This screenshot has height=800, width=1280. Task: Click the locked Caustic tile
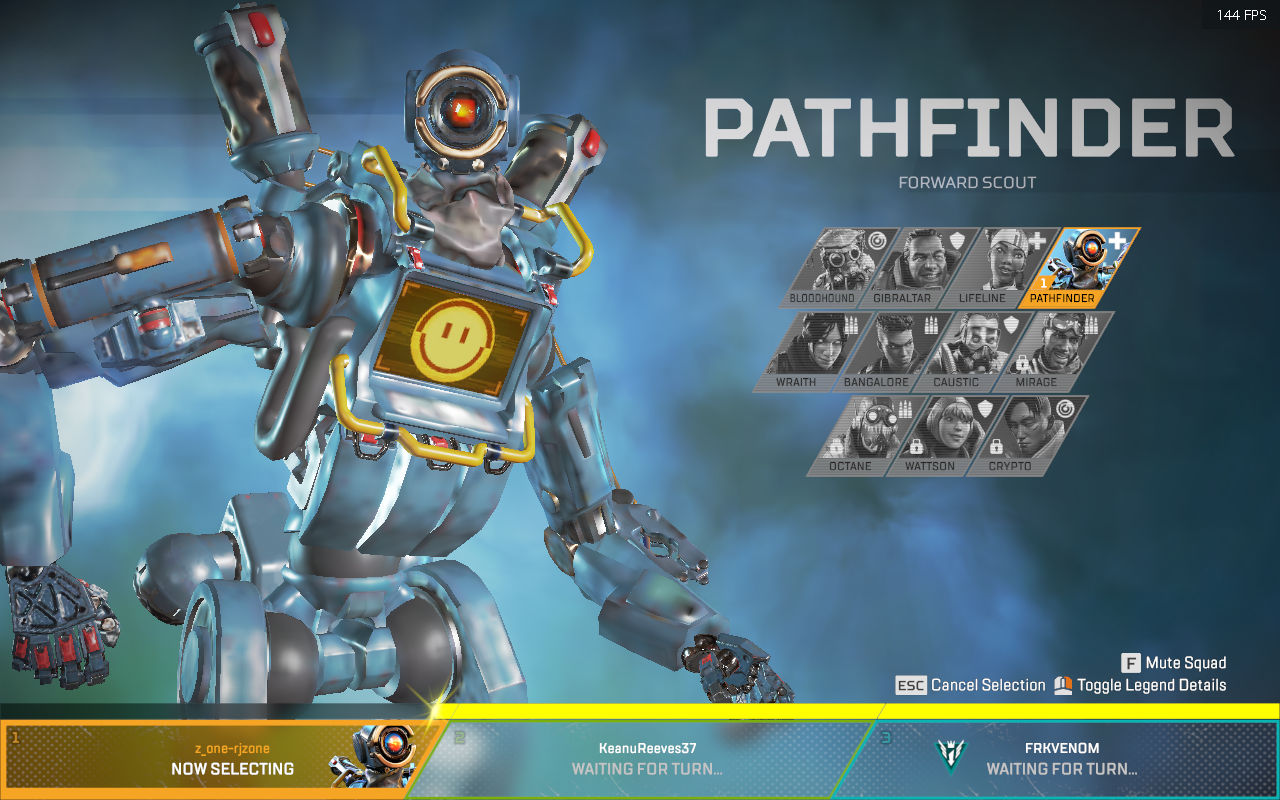pyautogui.click(x=960, y=350)
